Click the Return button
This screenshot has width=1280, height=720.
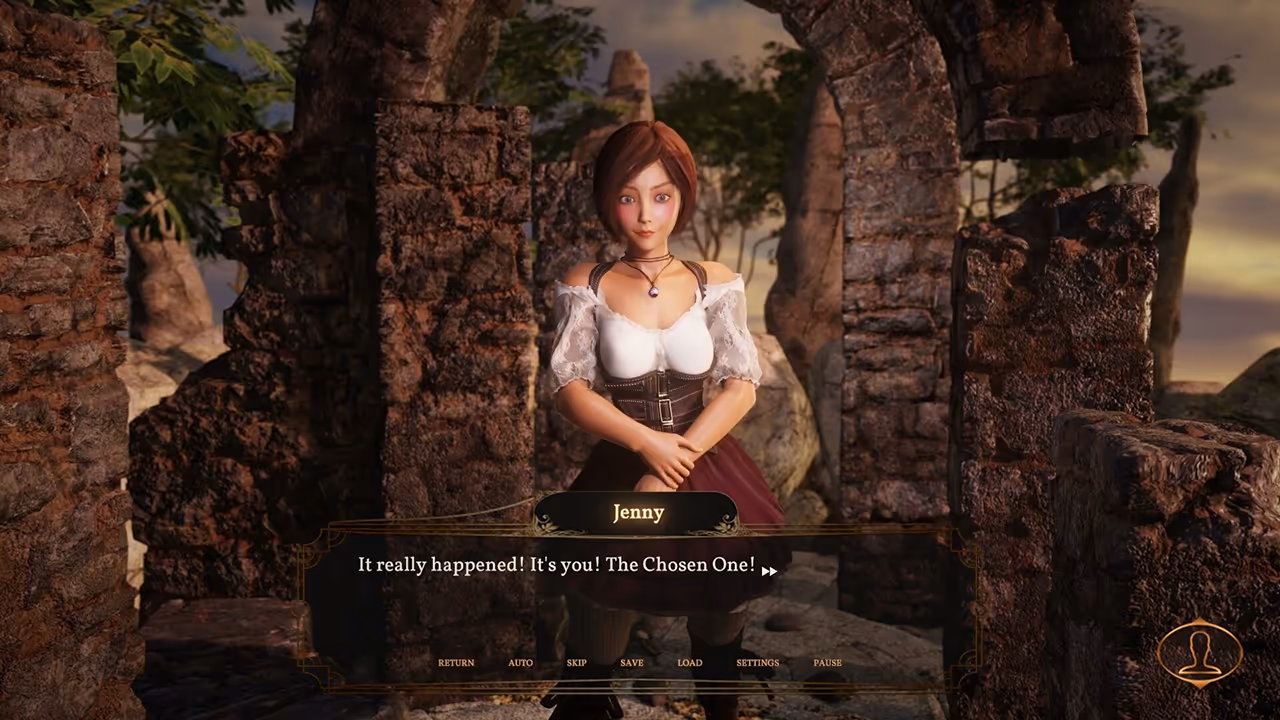pyautogui.click(x=456, y=663)
